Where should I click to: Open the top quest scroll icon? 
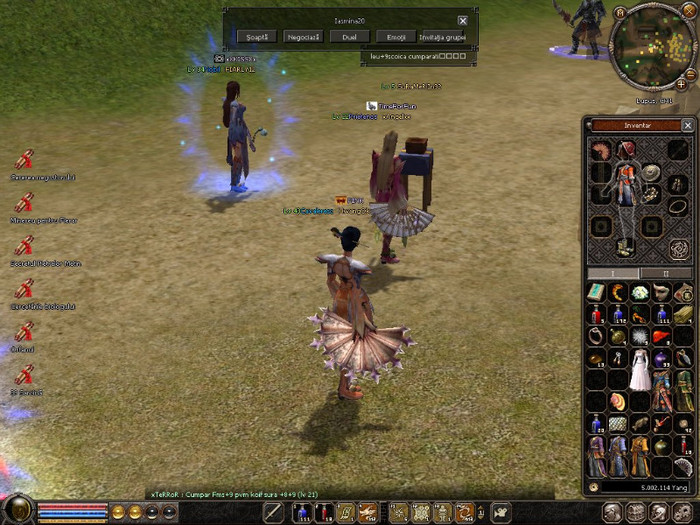pyautogui.click(x=25, y=159)
